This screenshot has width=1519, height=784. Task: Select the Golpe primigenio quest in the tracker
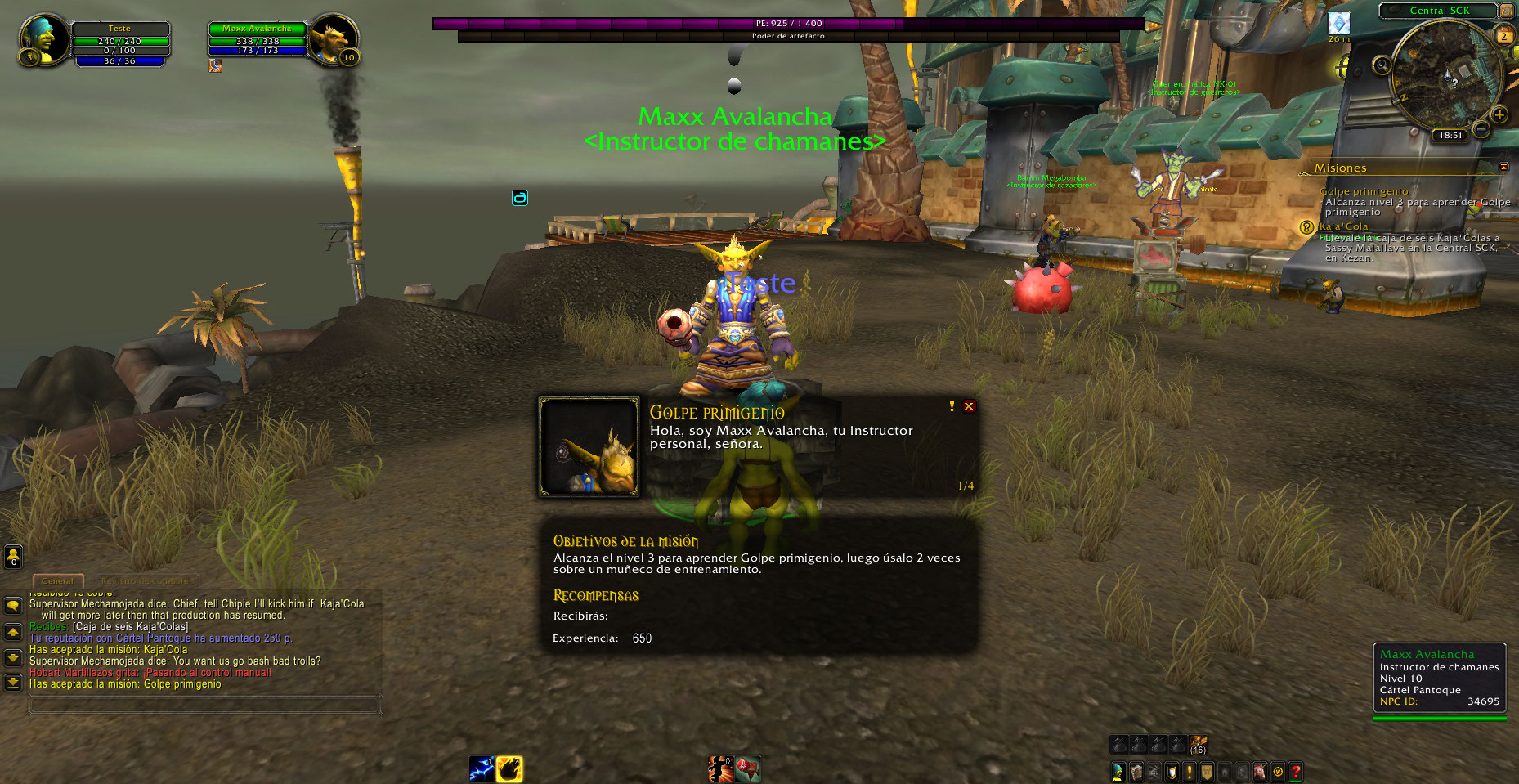tap(1364, 191)
